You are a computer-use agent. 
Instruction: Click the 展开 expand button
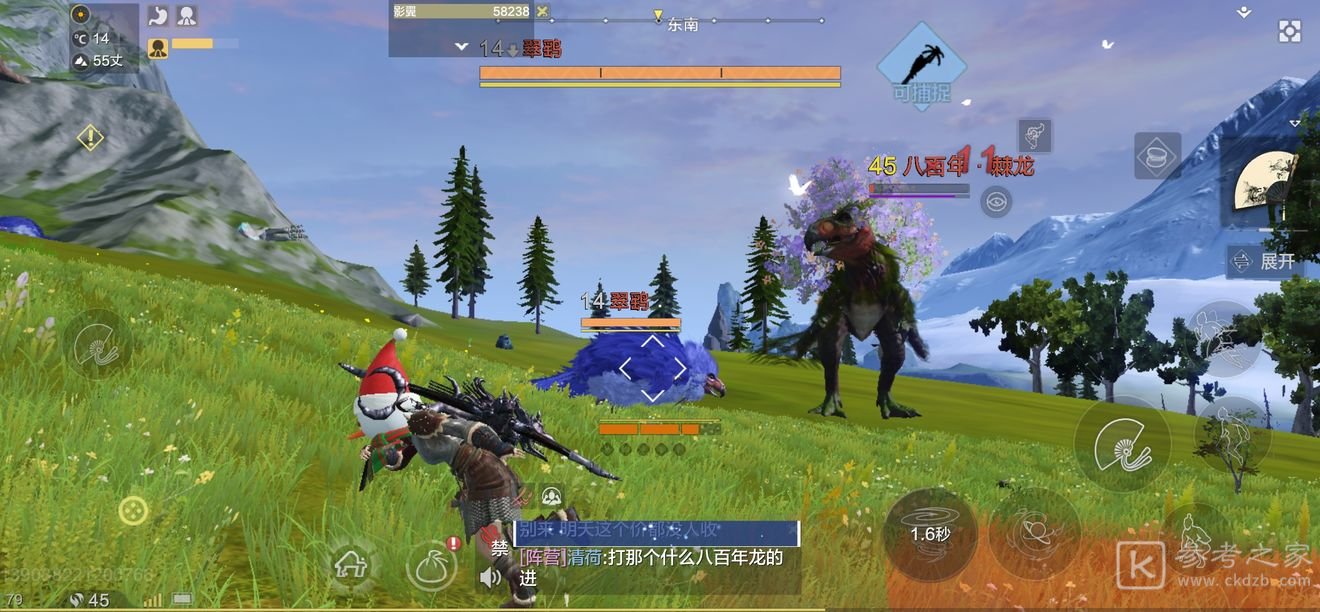(1264, 262)
